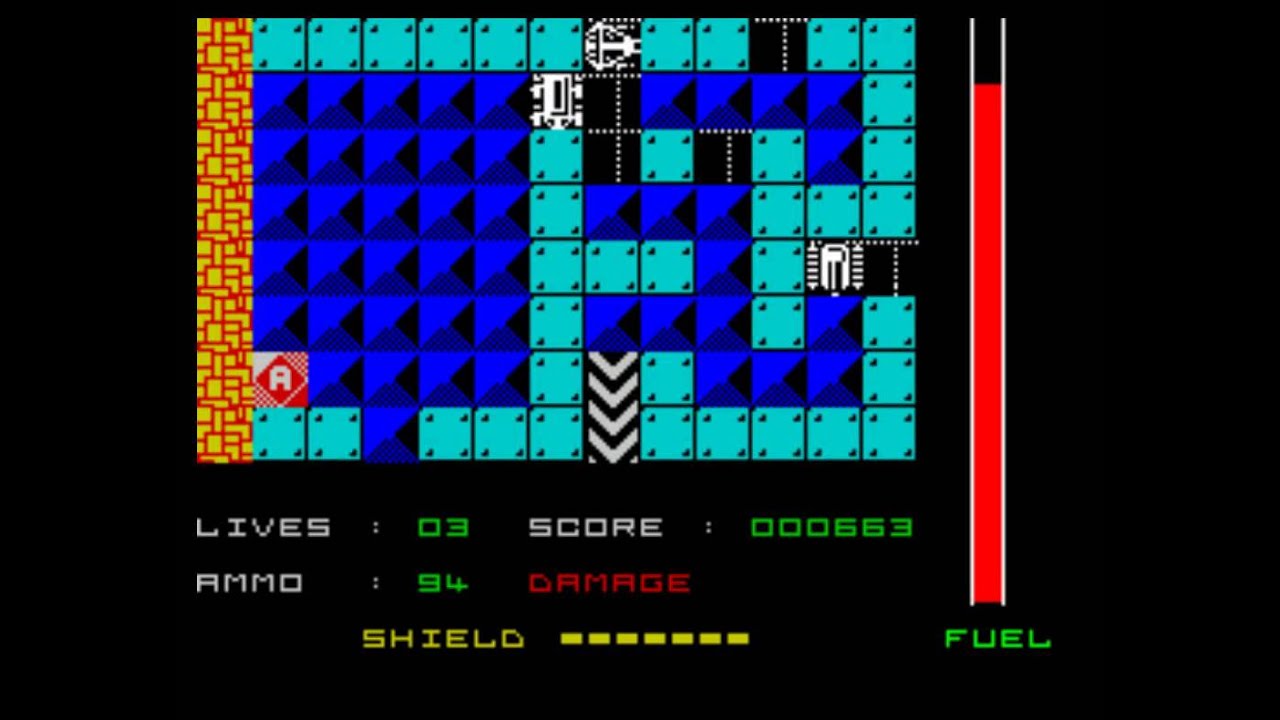Click the red DAMAGE indicator text
1280x720 pixels.
click(610, 582)
